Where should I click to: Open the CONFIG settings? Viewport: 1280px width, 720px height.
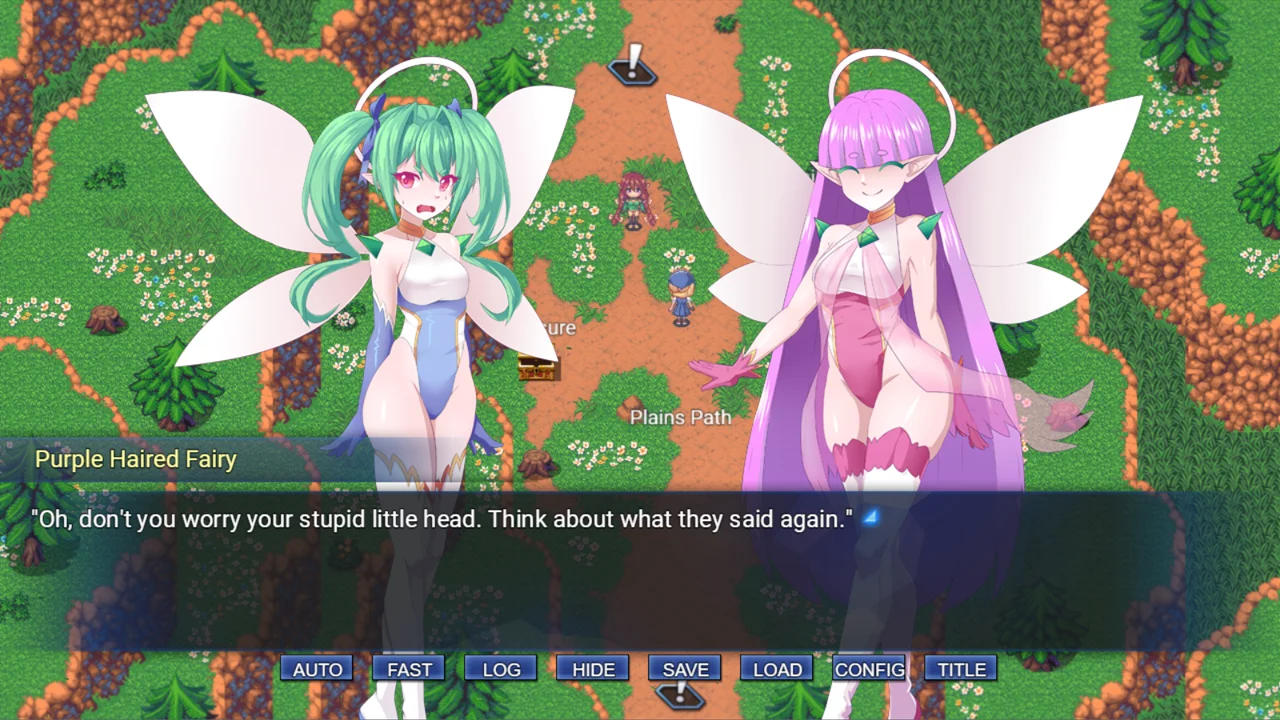pos(869,669)
